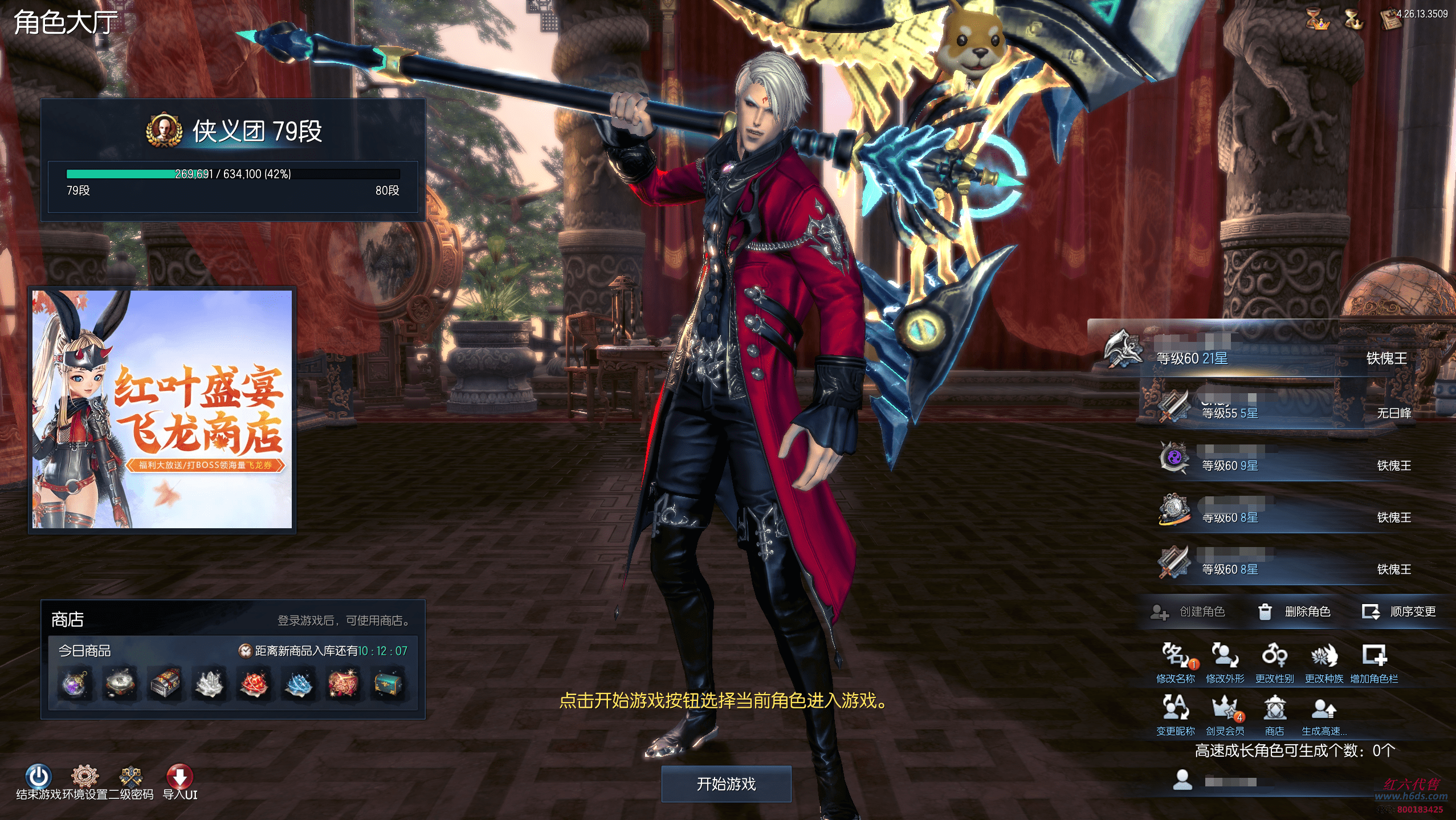Open the 商店 shop icon at lower right
1456x820 pixels.
tap(1274, 713)
